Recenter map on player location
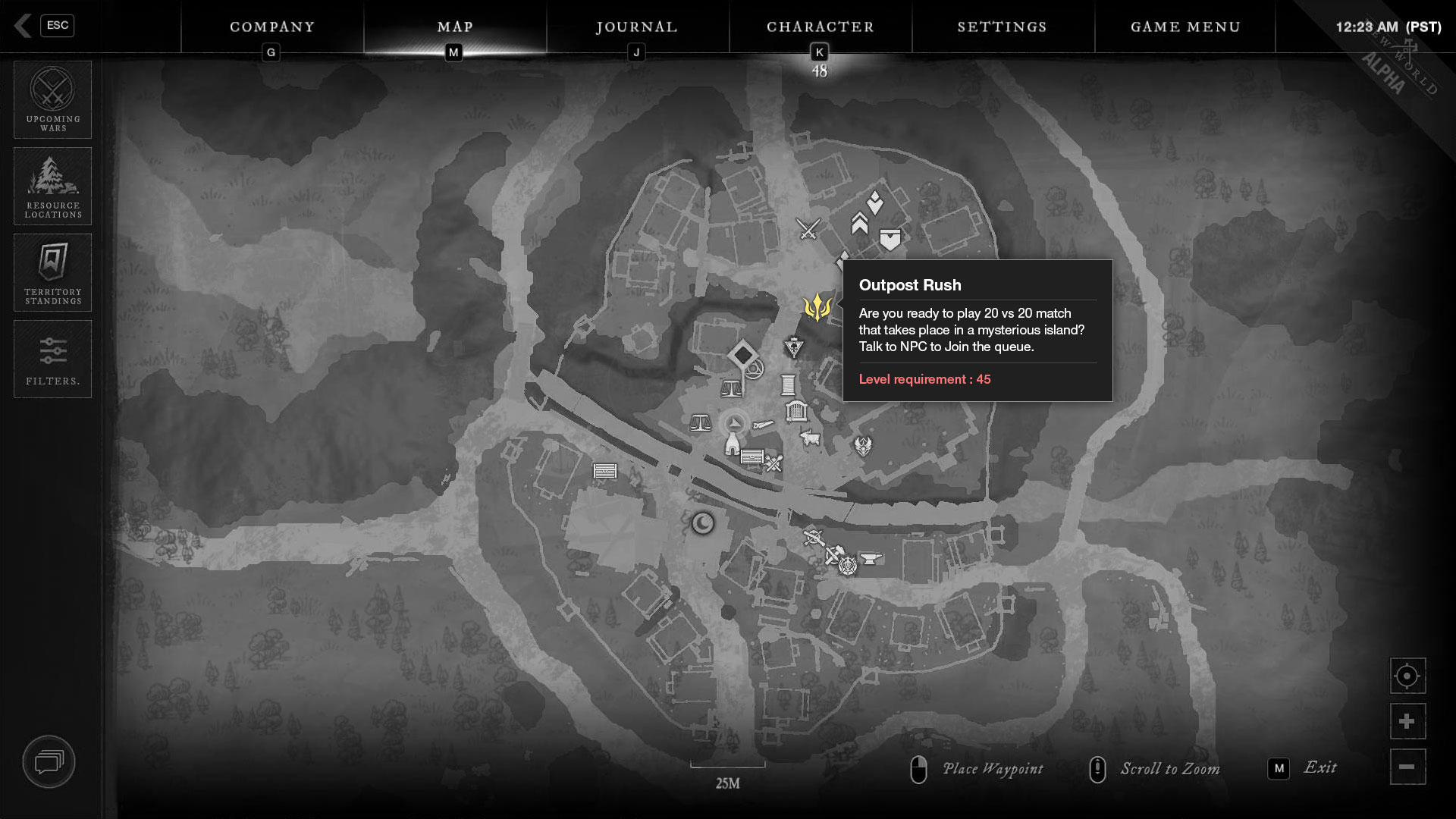1456x819 pixels. 1407,676
